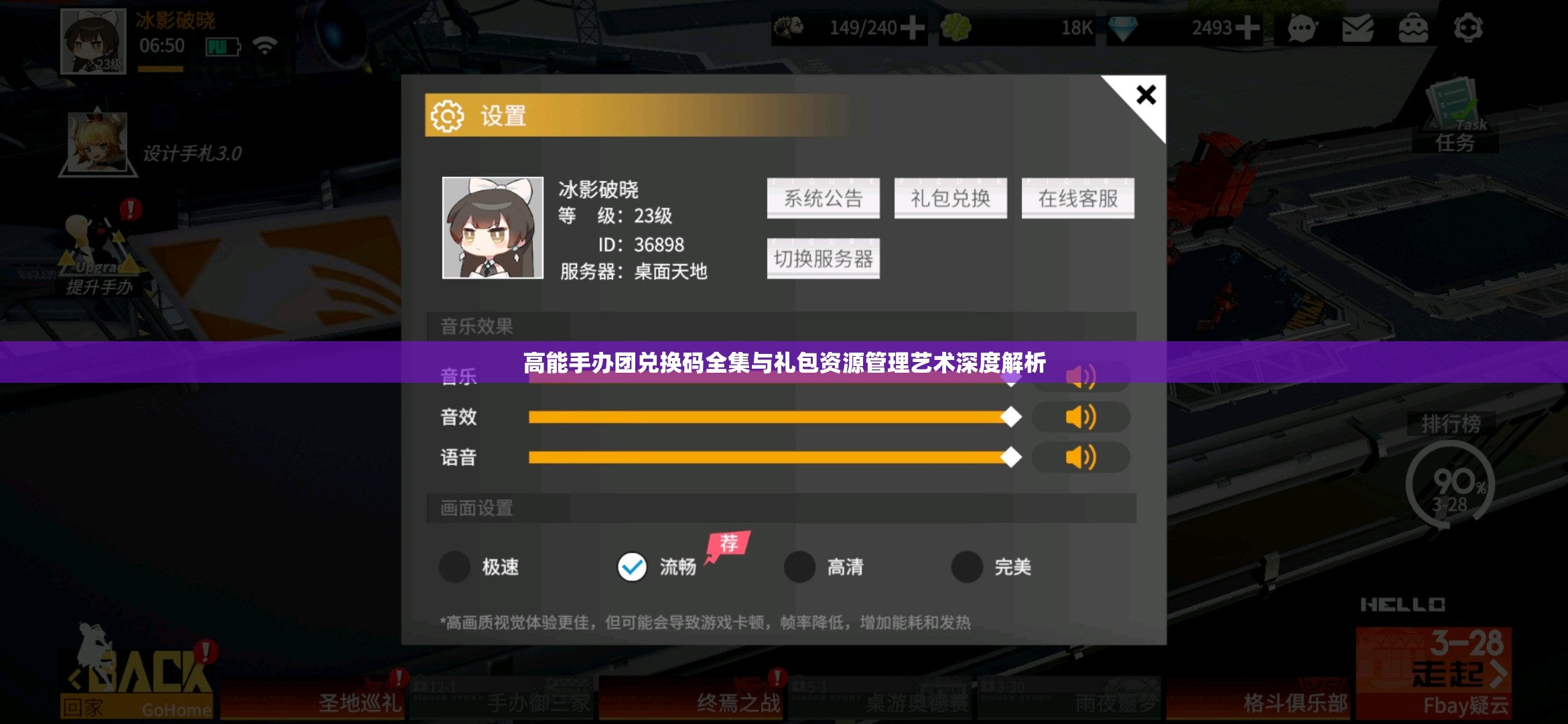Viewport: 1568px width, 724px height.
Task: Close the settings panel via X
Action: pyautogui.click(x=1146, y=95)
